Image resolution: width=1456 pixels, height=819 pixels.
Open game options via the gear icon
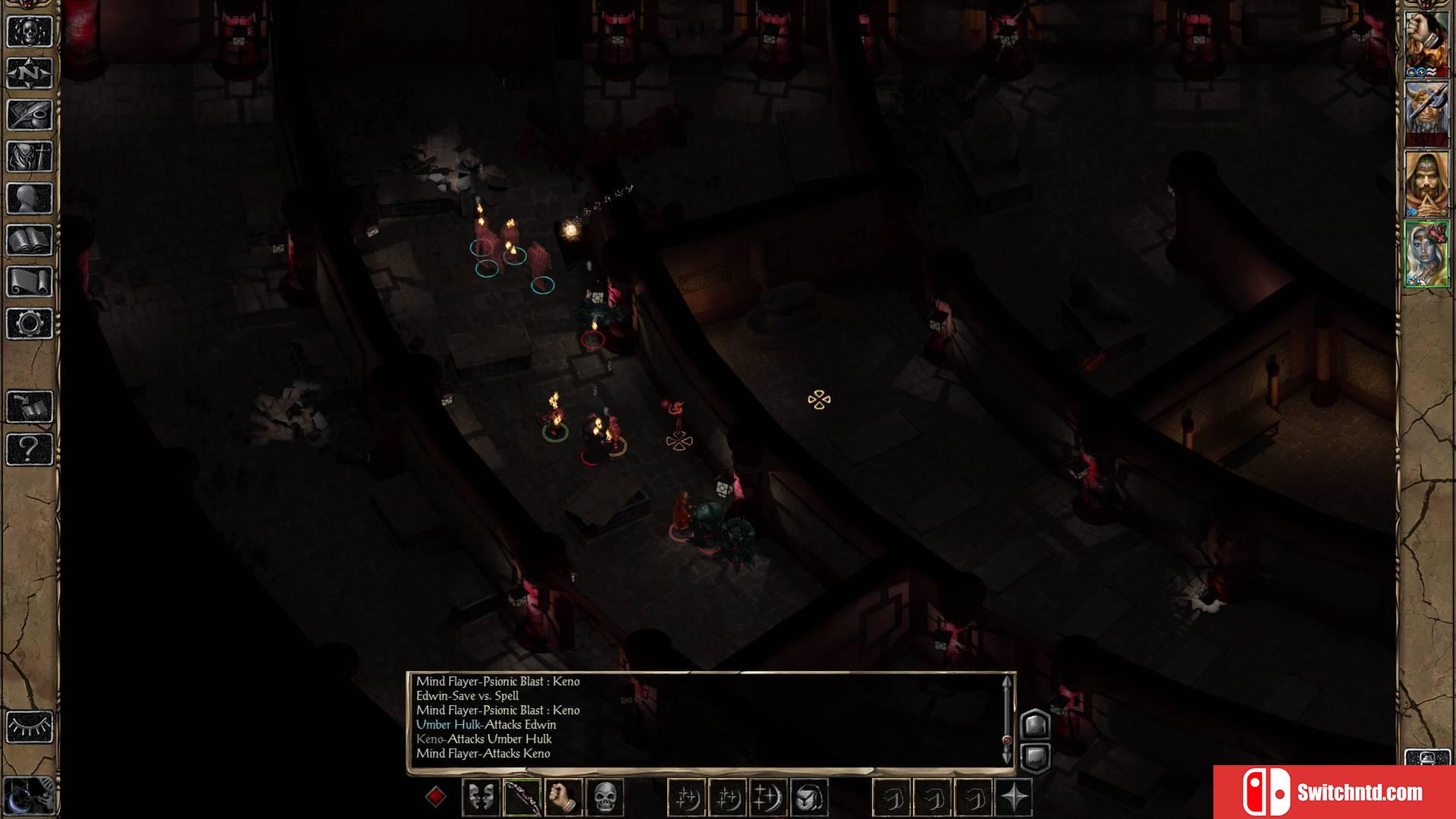pos(30,324)
